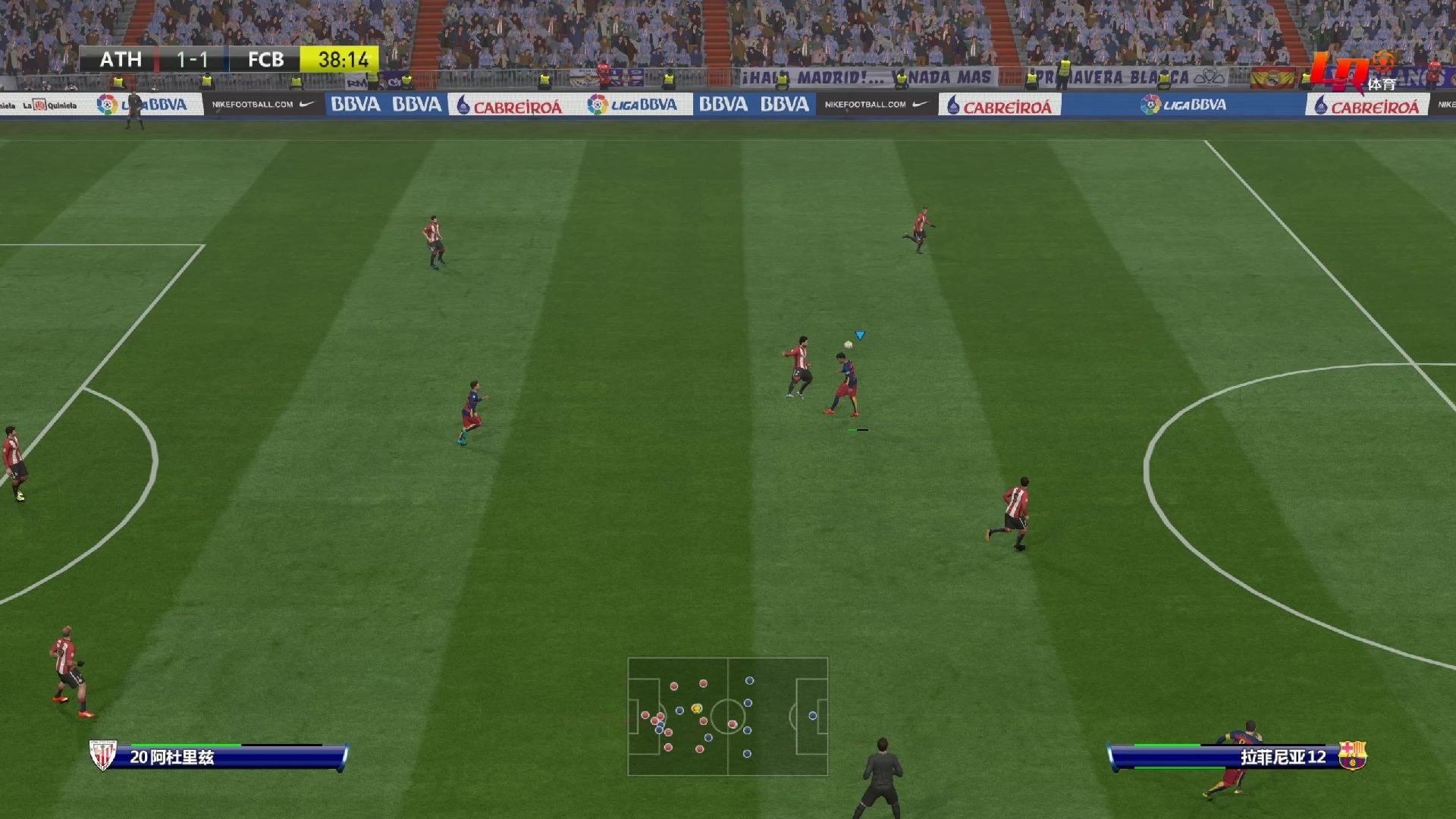Open the 体育 channel watermark logo
This screenshot has height=819, width=1456.
[x=1354, y=72]
